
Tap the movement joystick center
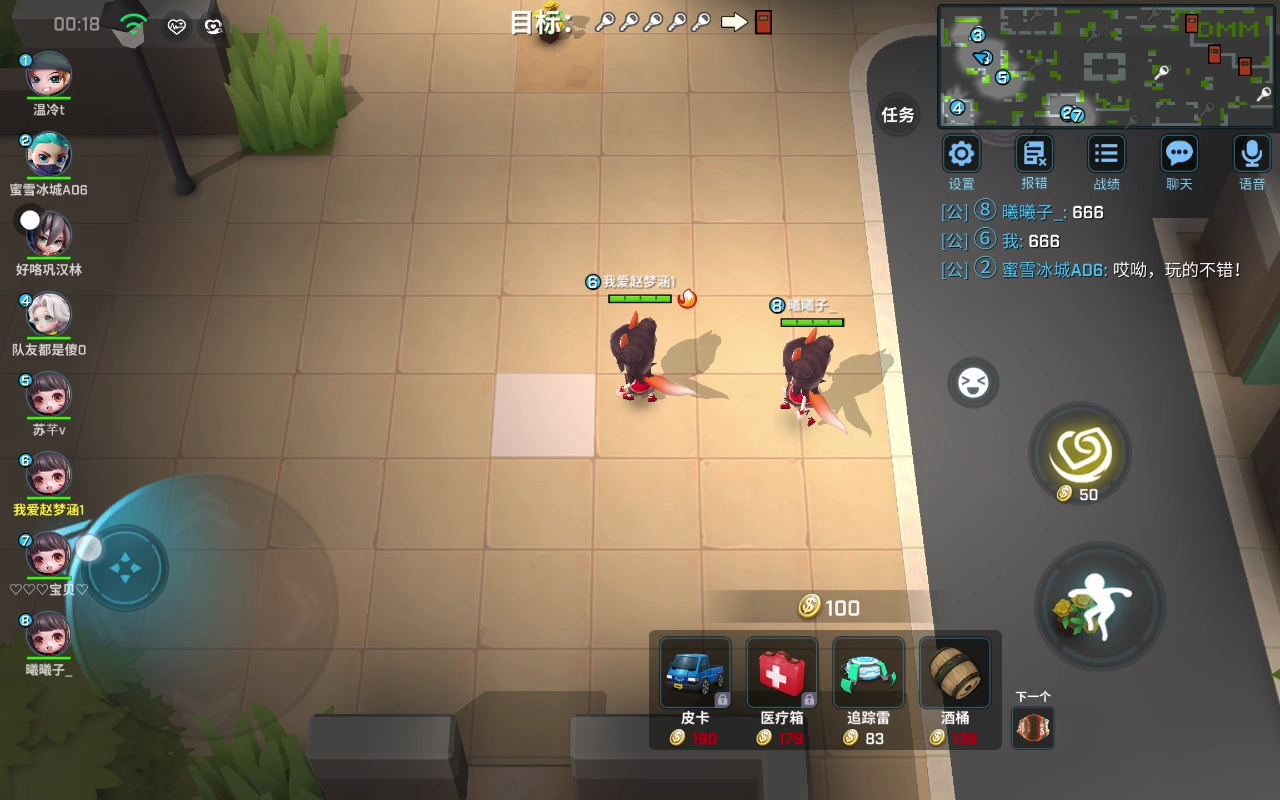(x=126, y=570)
